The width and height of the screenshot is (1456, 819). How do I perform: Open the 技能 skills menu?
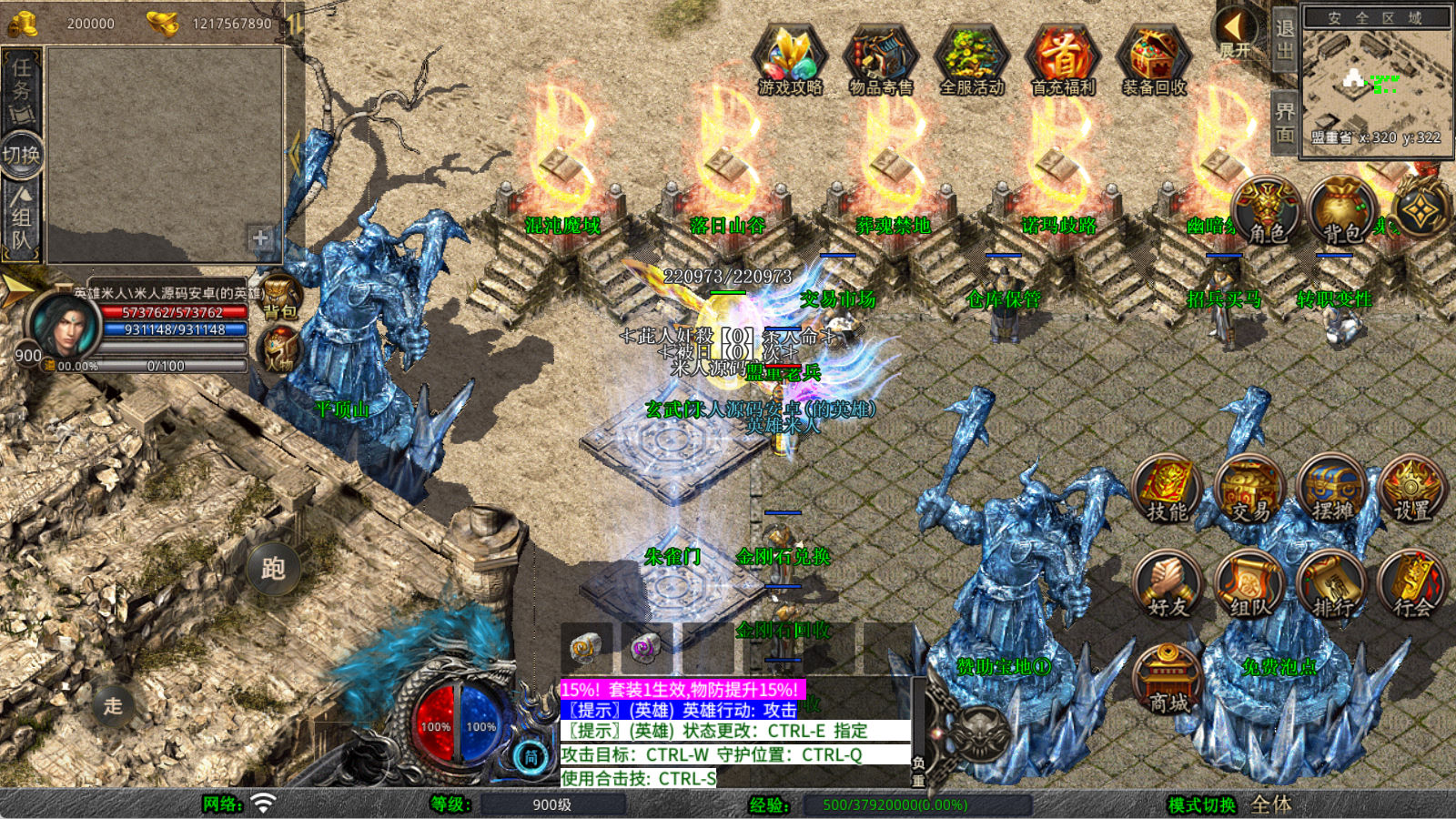(x=1168, y=490)
